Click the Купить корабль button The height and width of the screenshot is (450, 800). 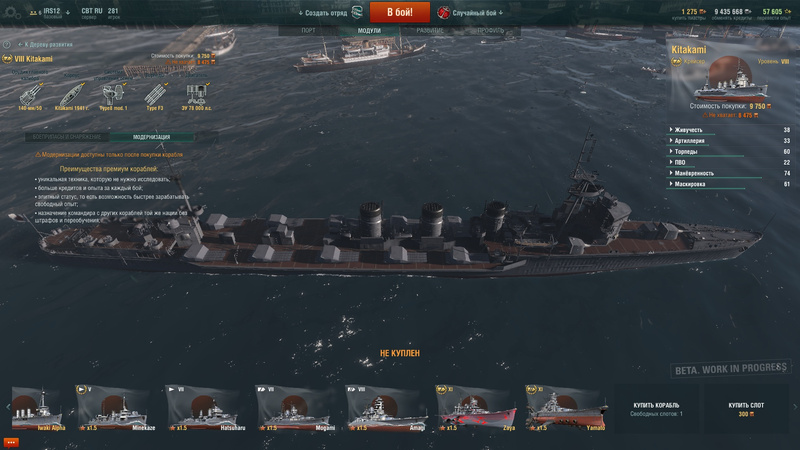click(656, 409)
